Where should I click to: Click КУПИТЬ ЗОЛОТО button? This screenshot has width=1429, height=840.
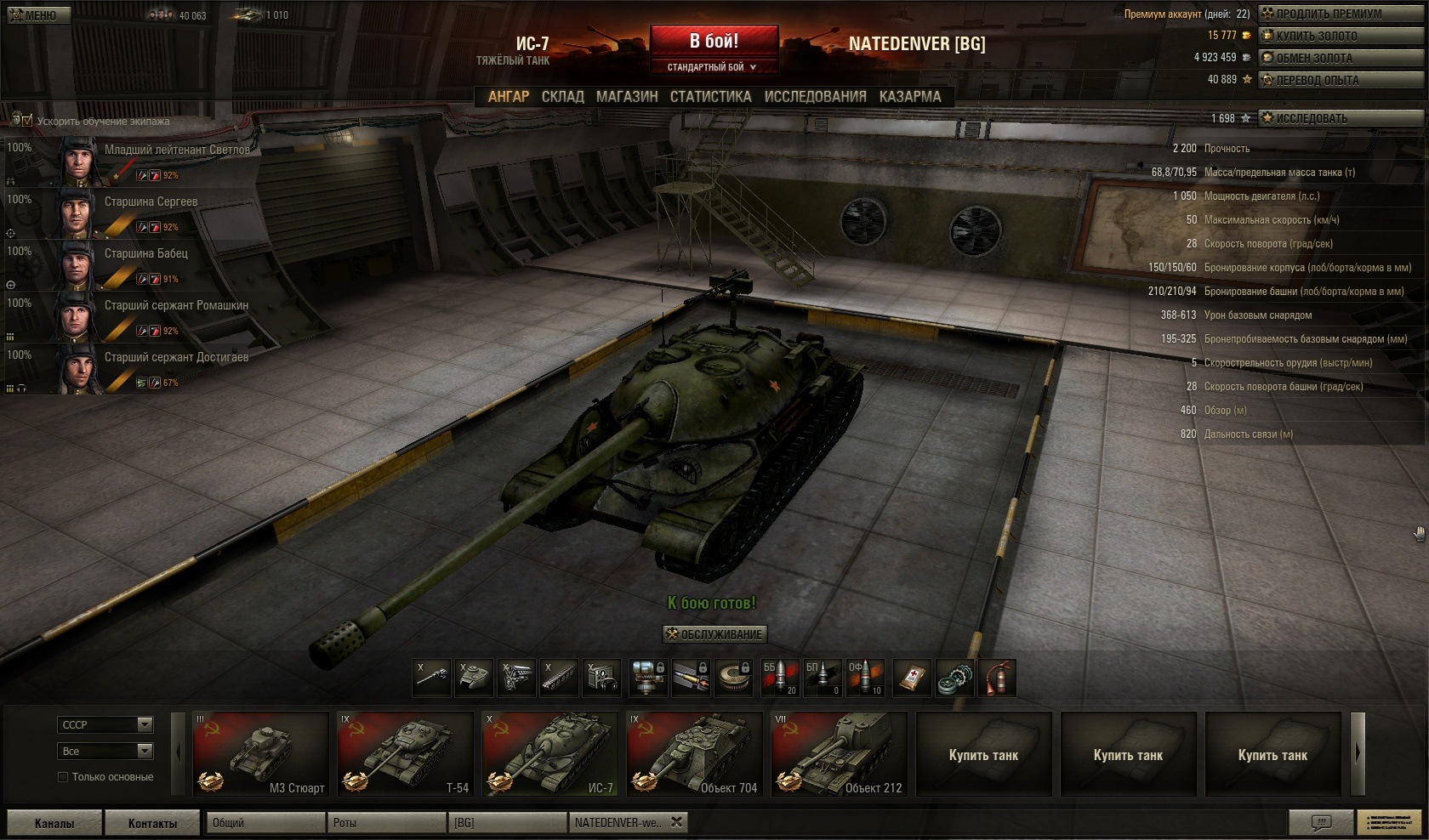tap(1328, 36)
